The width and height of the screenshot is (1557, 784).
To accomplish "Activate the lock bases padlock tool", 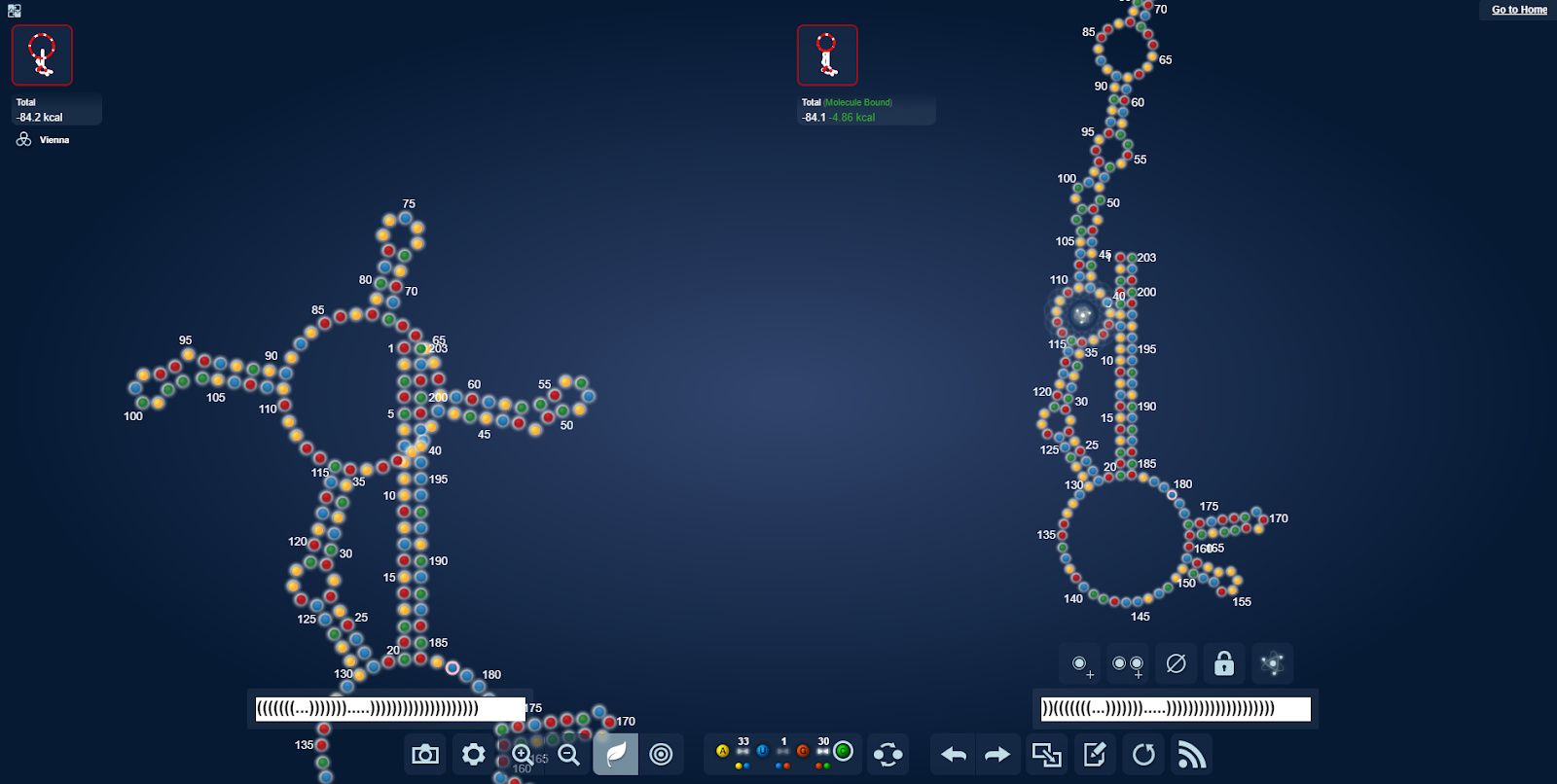I will click(x=1224, y=664).
